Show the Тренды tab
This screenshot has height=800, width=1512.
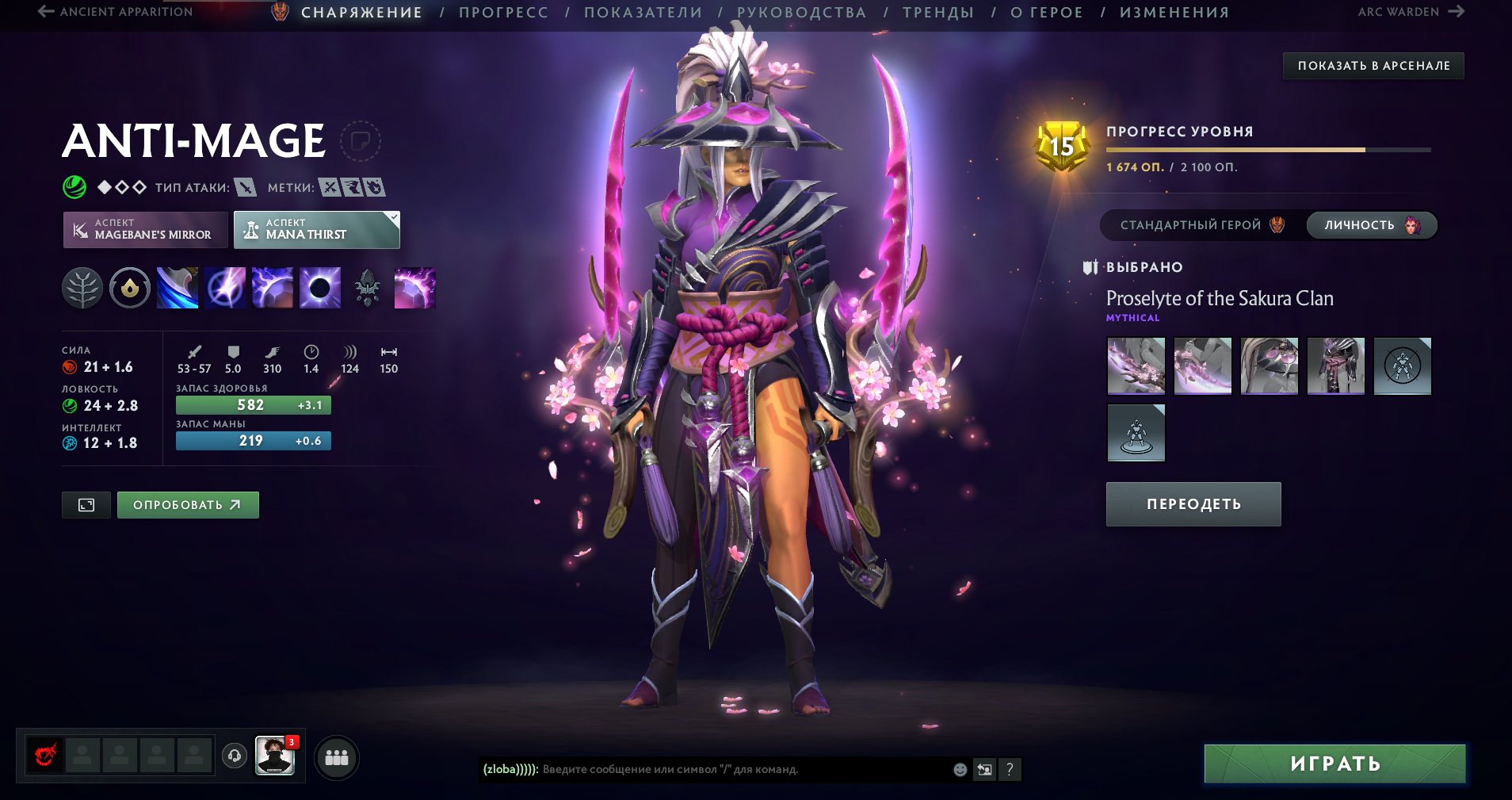[938, 13]
